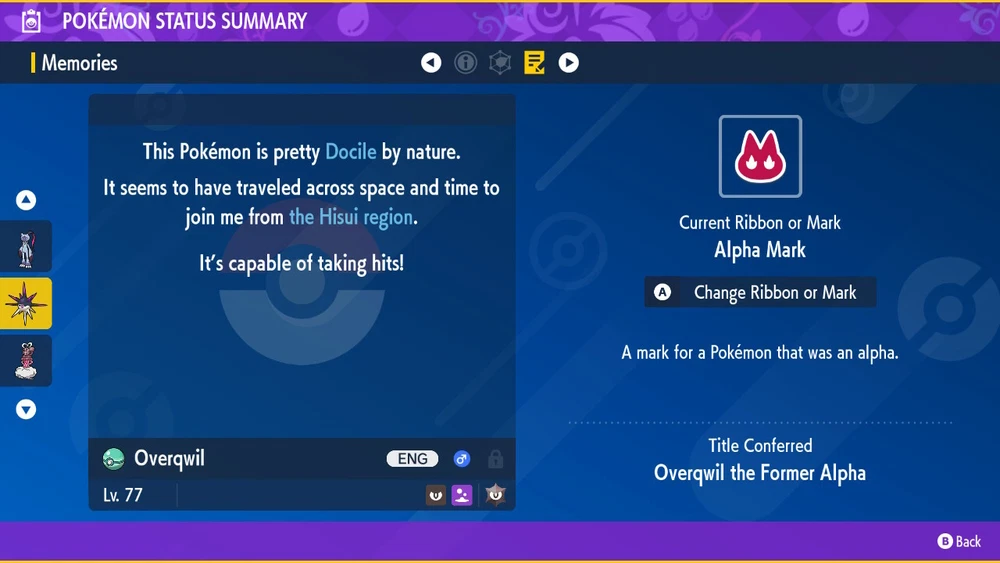Change Ribbon or Mark

coord(760,293)
